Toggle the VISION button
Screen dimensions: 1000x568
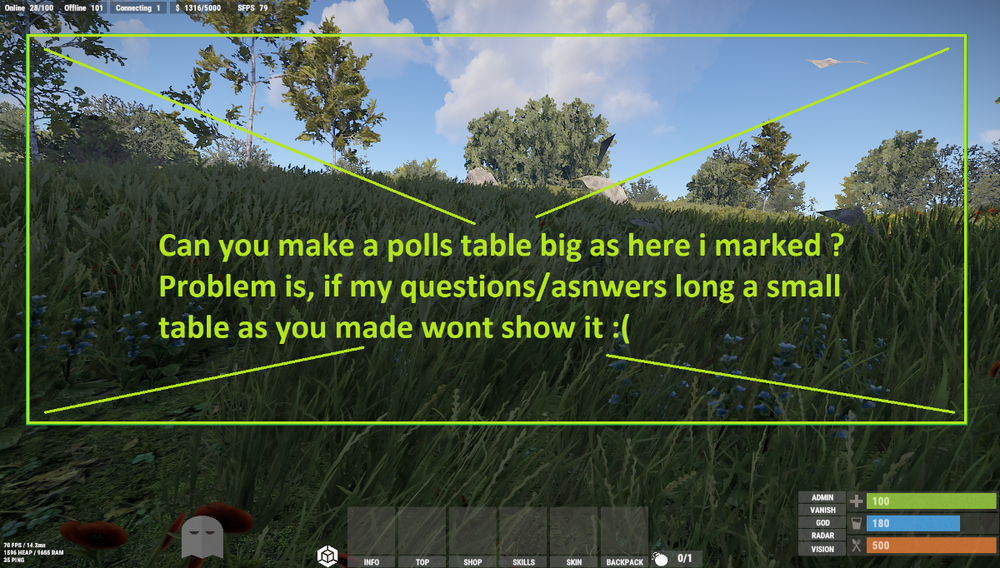[x=822, y=549]
